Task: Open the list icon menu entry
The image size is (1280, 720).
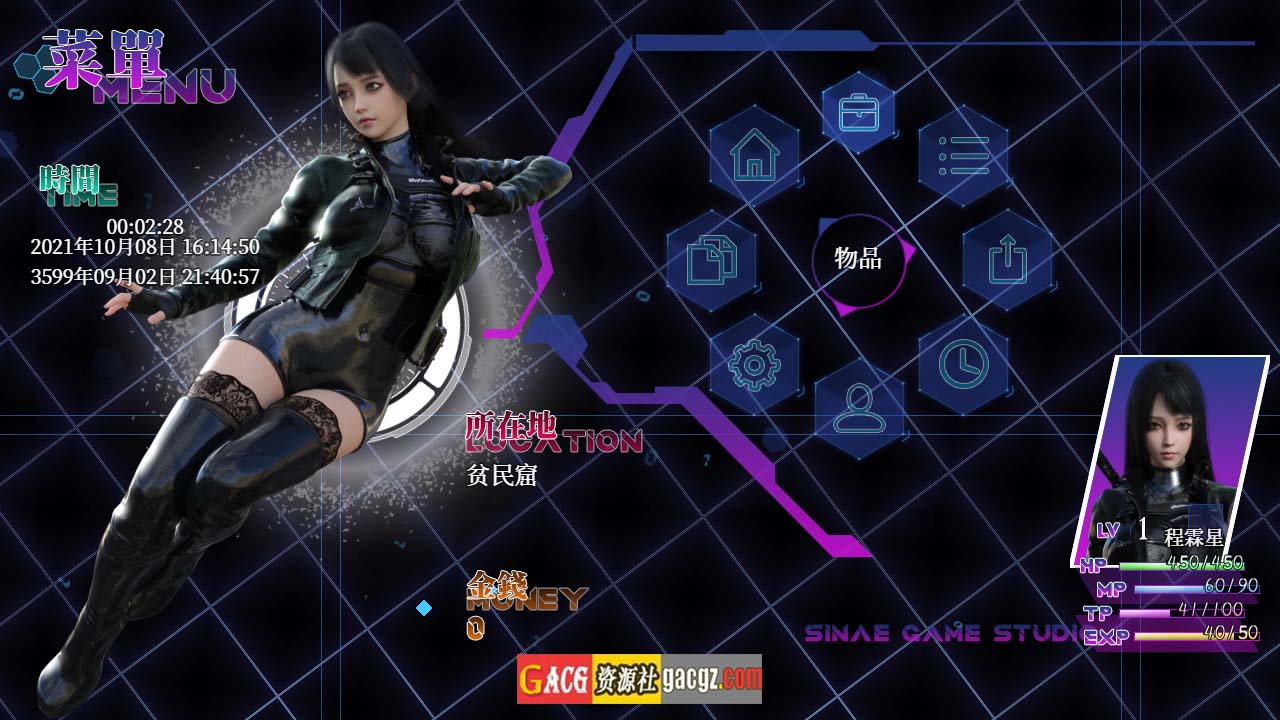Action: click(963, 156)
